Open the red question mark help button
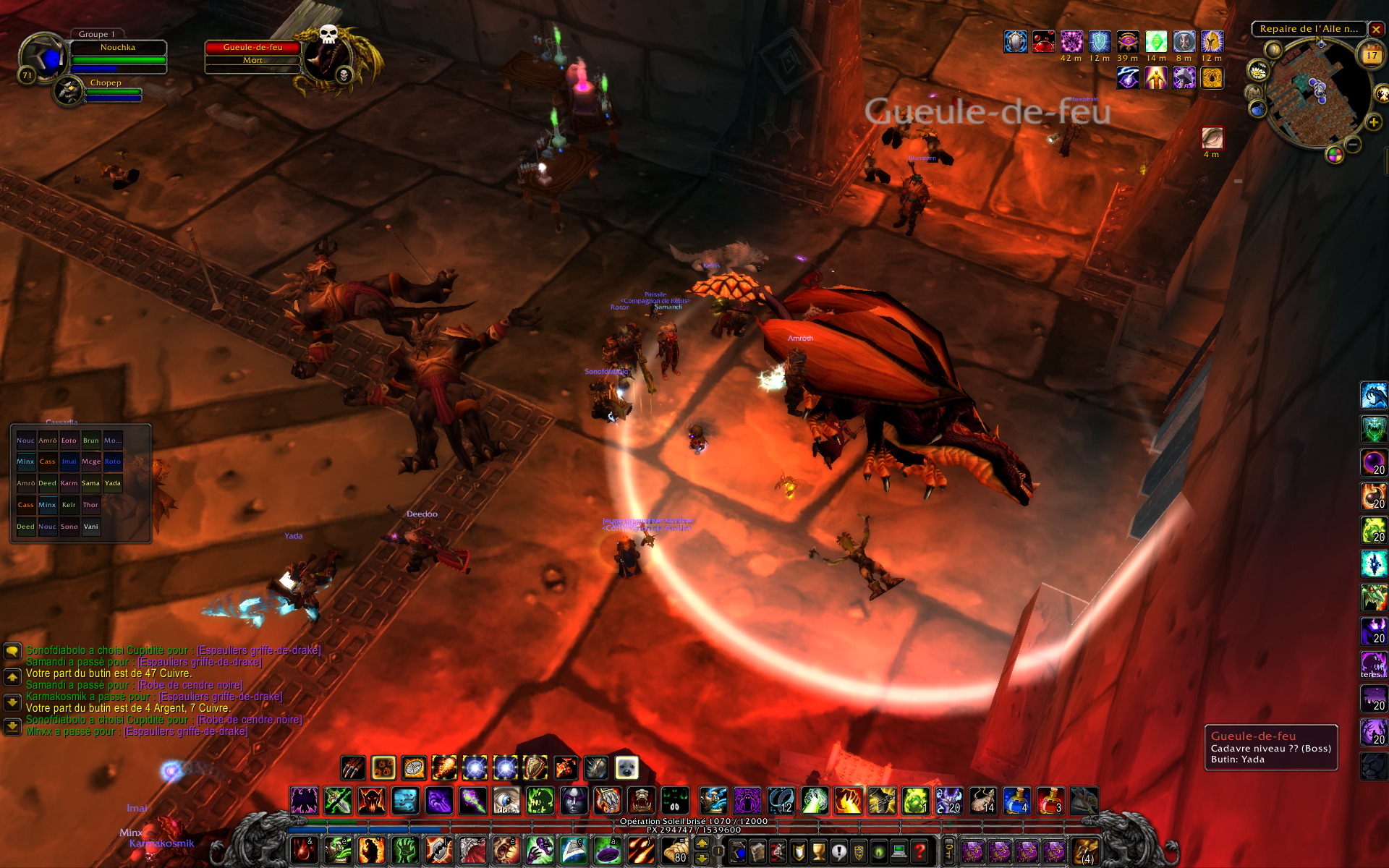This screenshot has height=868, width=1389. [919, 851]
